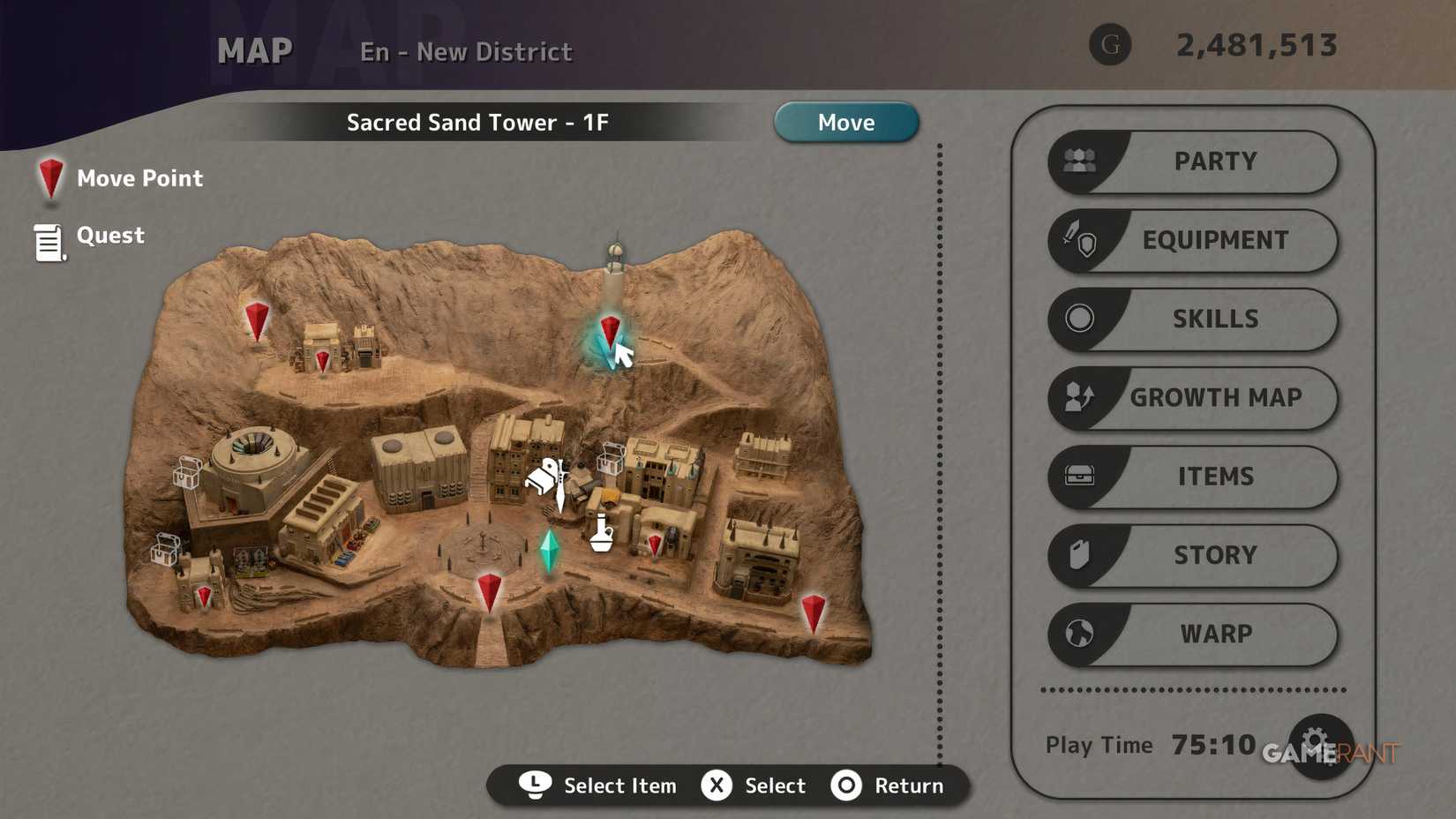The height and width of the screenshot is (819, 1456).
Task: Open the Equipment menu
Action: click(x=1215, y=240)
